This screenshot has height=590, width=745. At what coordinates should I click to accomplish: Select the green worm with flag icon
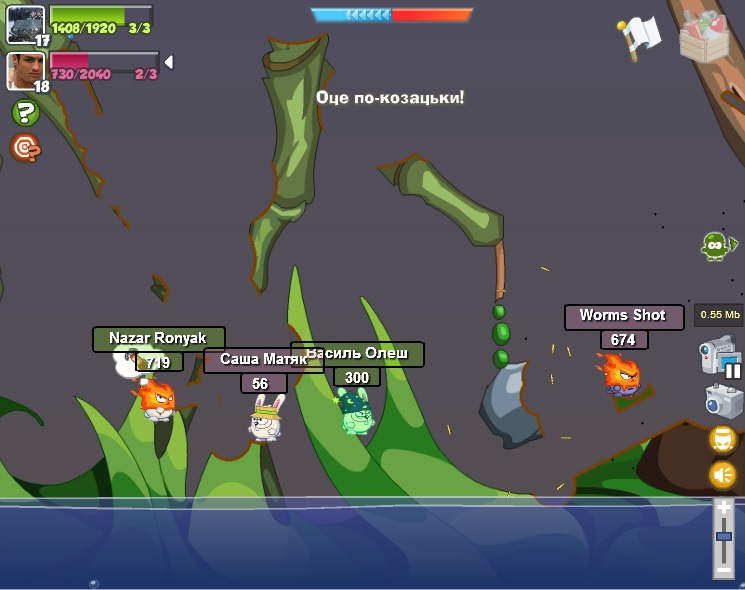click(x=716, y=245)
